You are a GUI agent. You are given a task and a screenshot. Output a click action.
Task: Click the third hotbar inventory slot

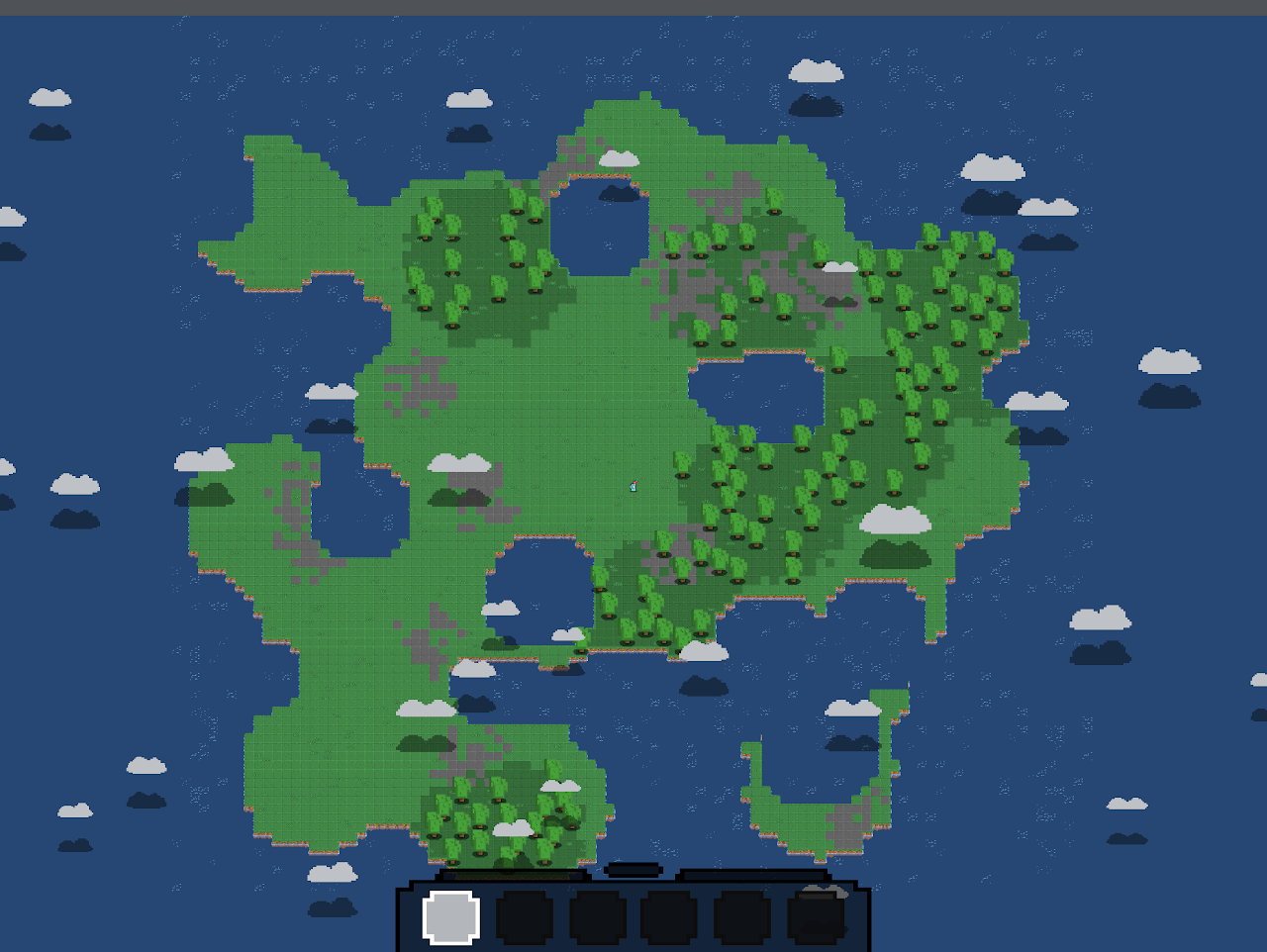coord(599,920)
